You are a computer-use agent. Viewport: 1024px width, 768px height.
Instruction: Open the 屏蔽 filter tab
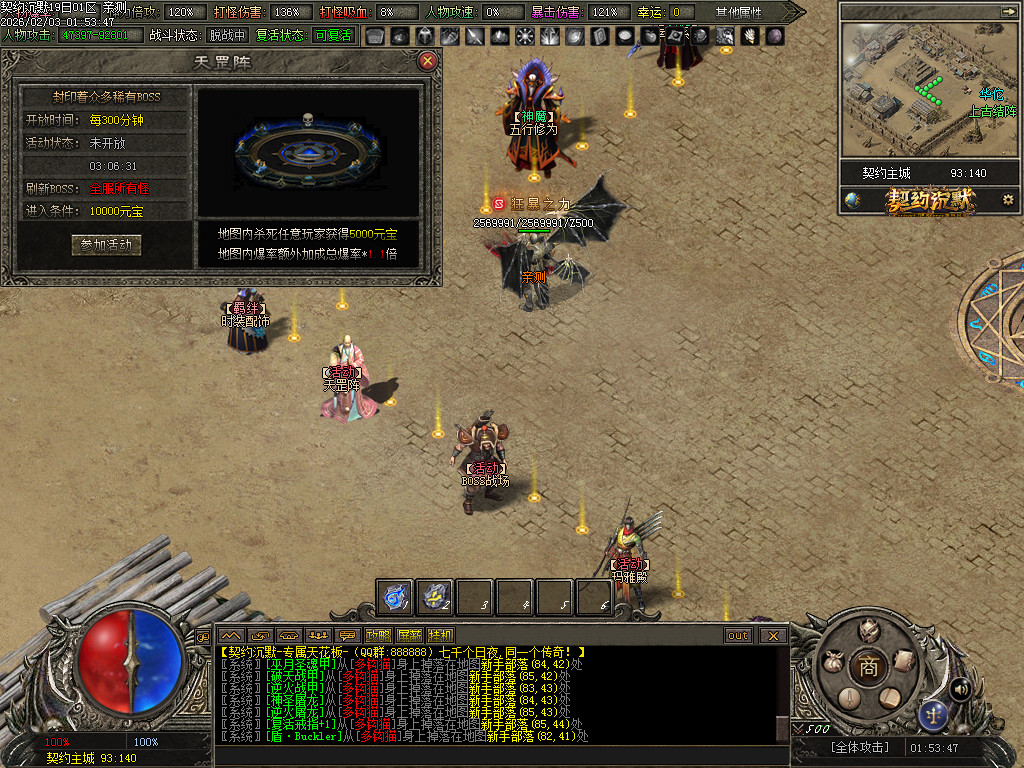pos(409,635)
